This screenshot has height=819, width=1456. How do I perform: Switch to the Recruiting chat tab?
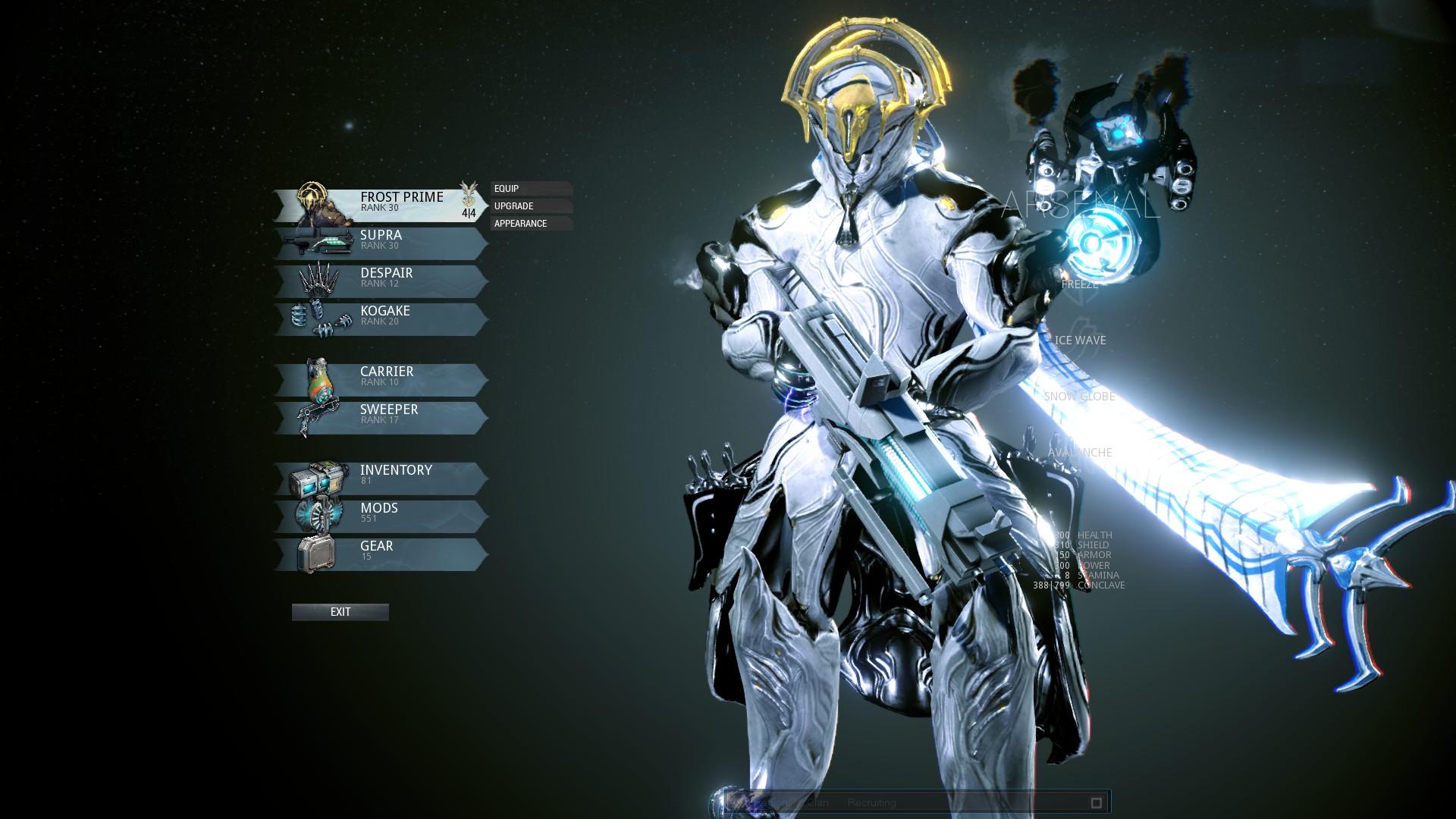coord(872,802)
